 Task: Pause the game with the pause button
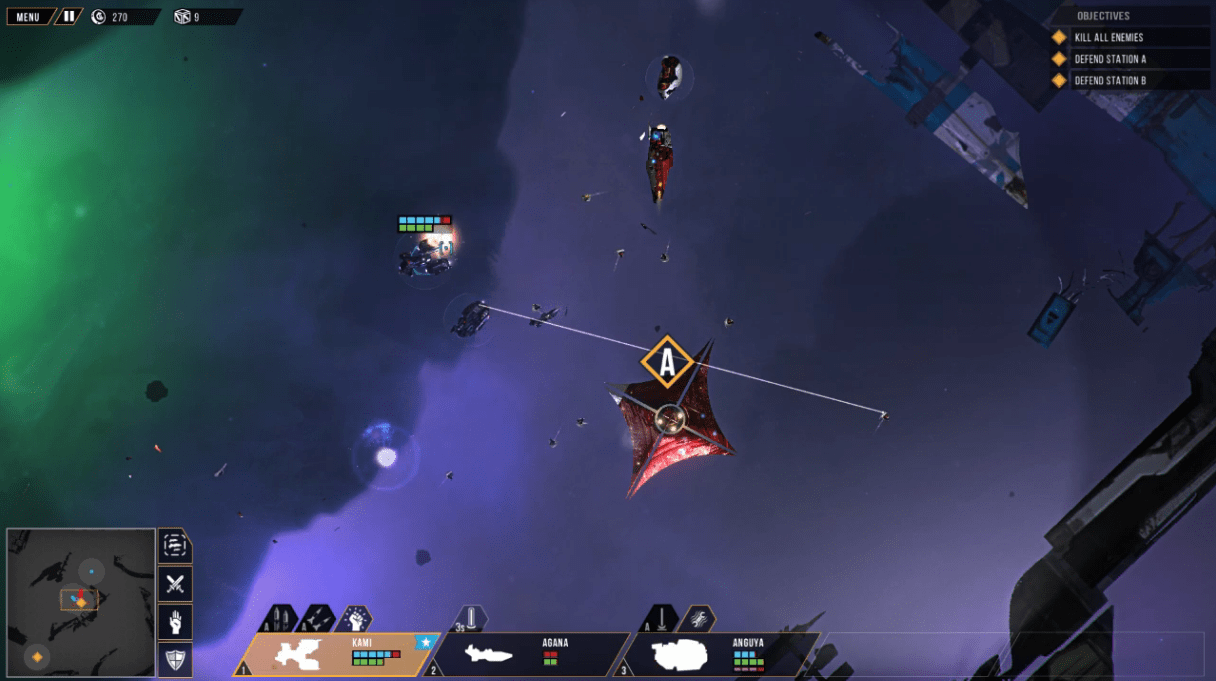coord(68,17)
